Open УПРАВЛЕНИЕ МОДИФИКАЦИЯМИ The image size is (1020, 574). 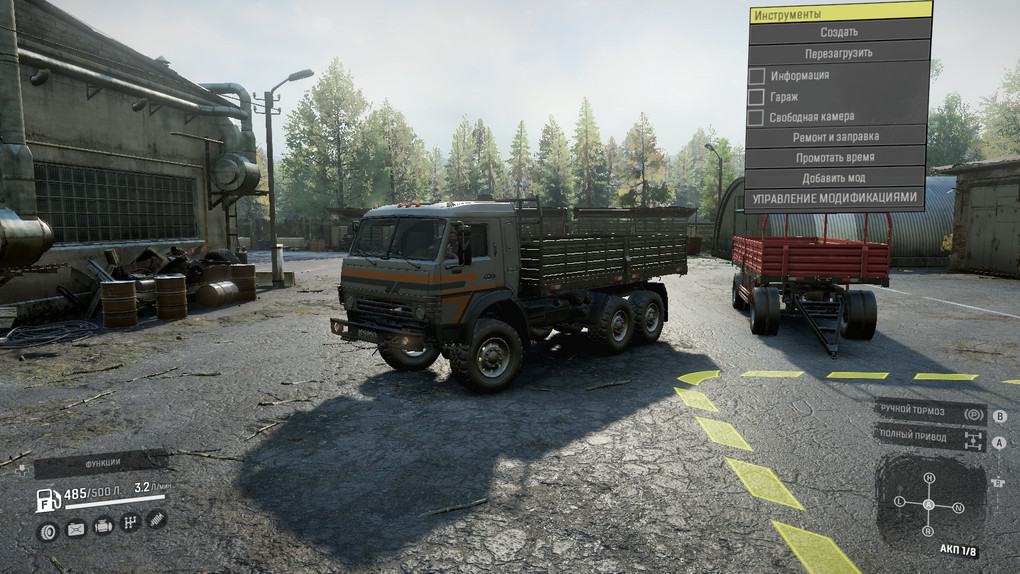click(x=834, y=198)
